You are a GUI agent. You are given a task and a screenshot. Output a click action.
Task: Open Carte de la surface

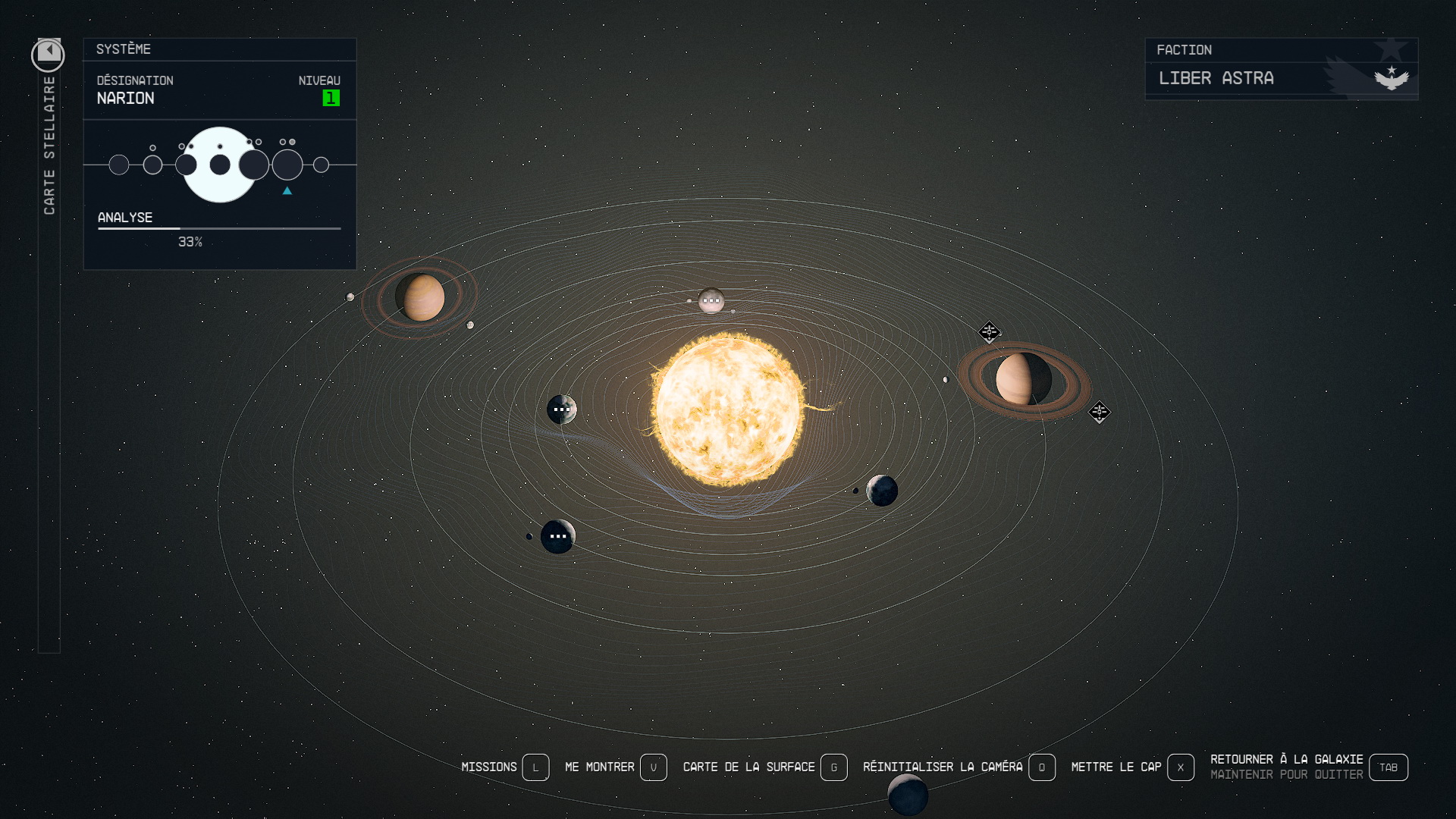click(x=833, y=767)
